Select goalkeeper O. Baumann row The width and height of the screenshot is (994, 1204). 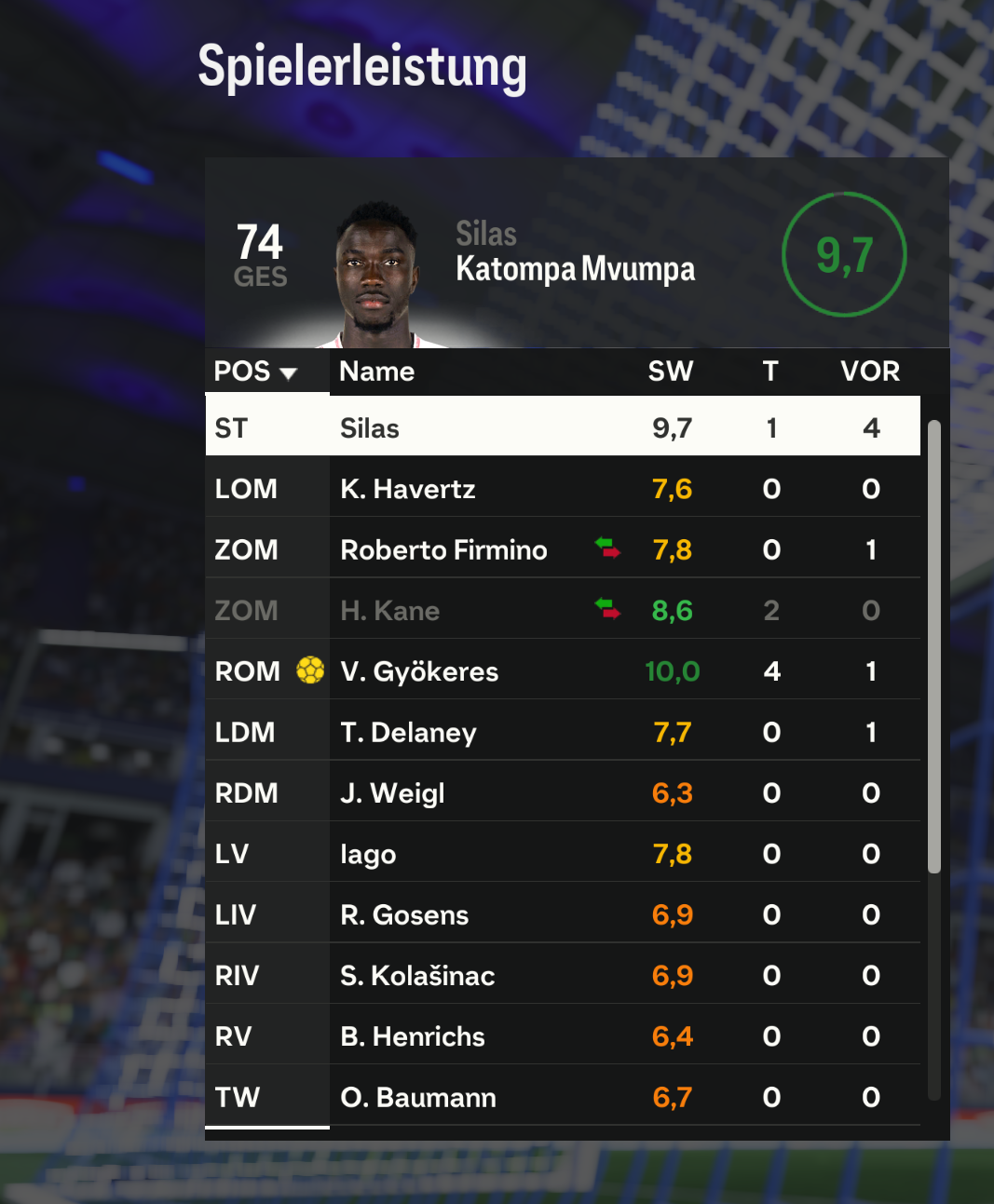(562, 1097)
